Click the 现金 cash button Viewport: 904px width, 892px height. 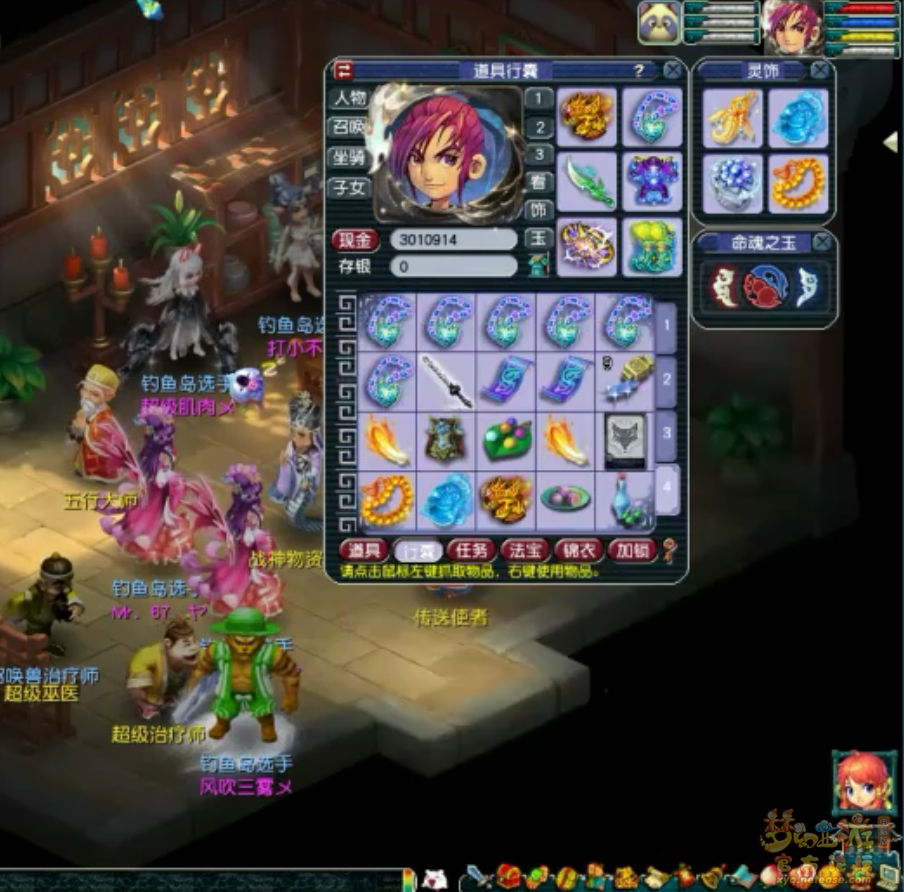[355, 240]
